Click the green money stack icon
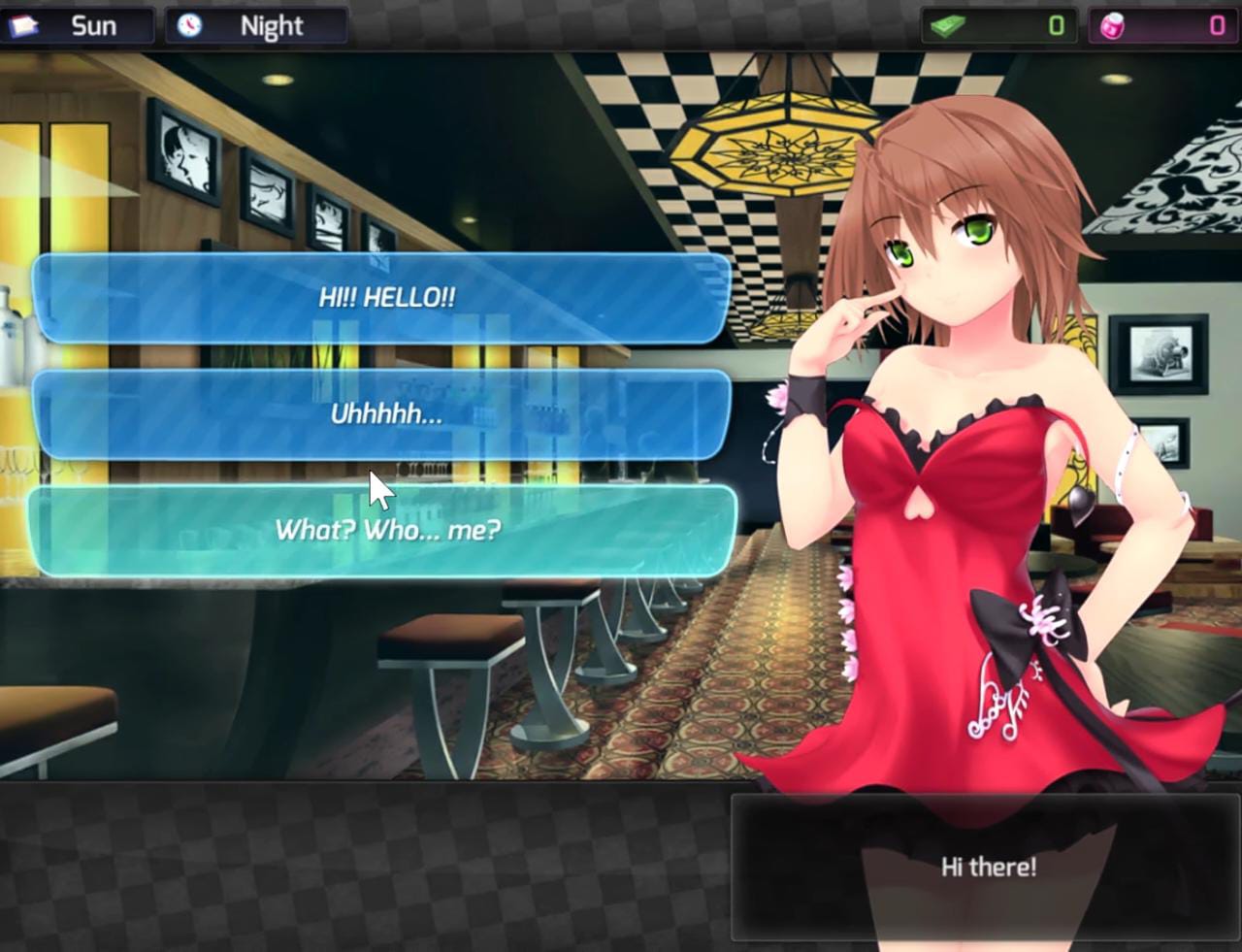 click(x=948, y=23)
